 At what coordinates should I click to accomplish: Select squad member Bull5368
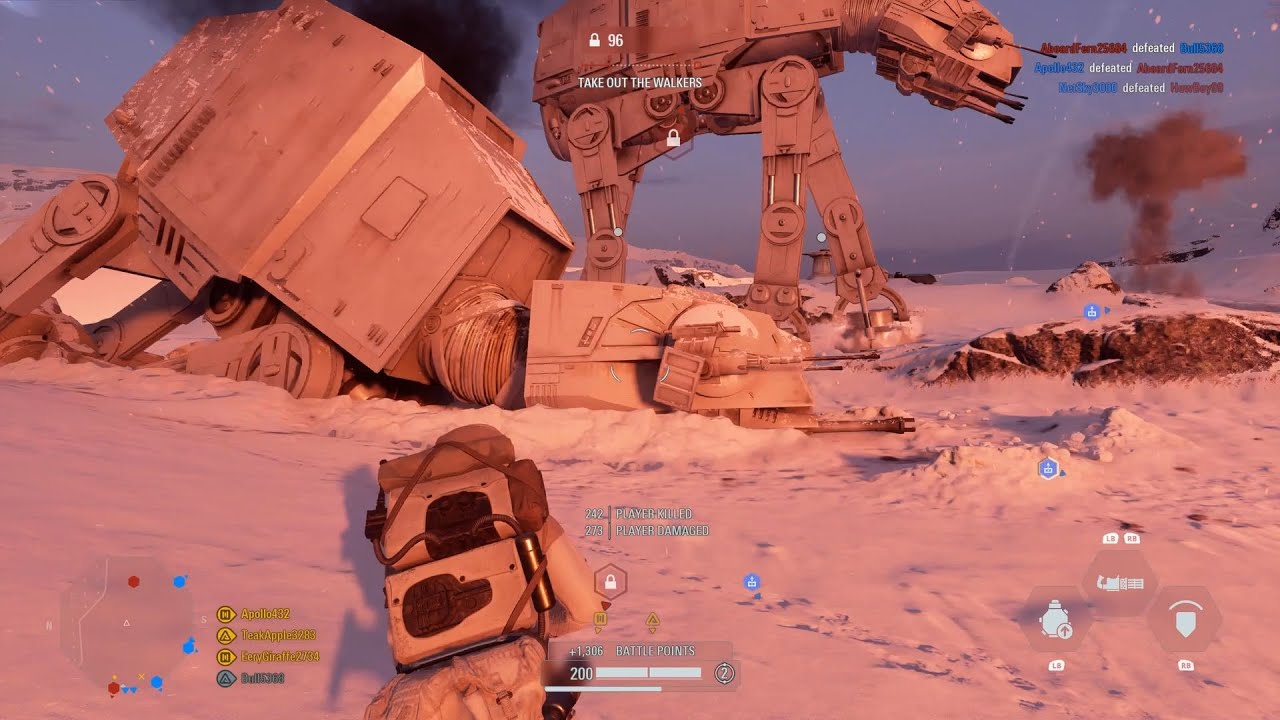coord(262,678)
